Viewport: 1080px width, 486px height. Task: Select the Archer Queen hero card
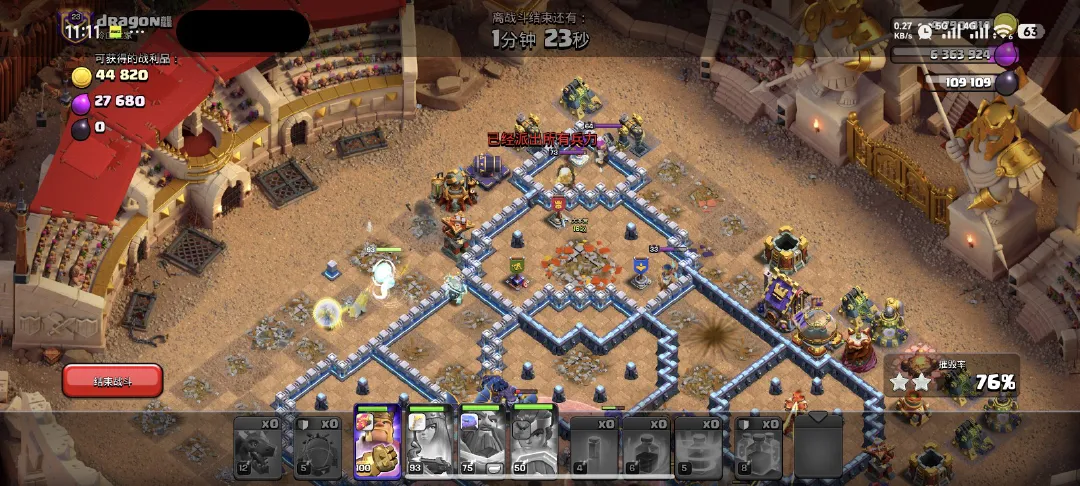[429, 442]
